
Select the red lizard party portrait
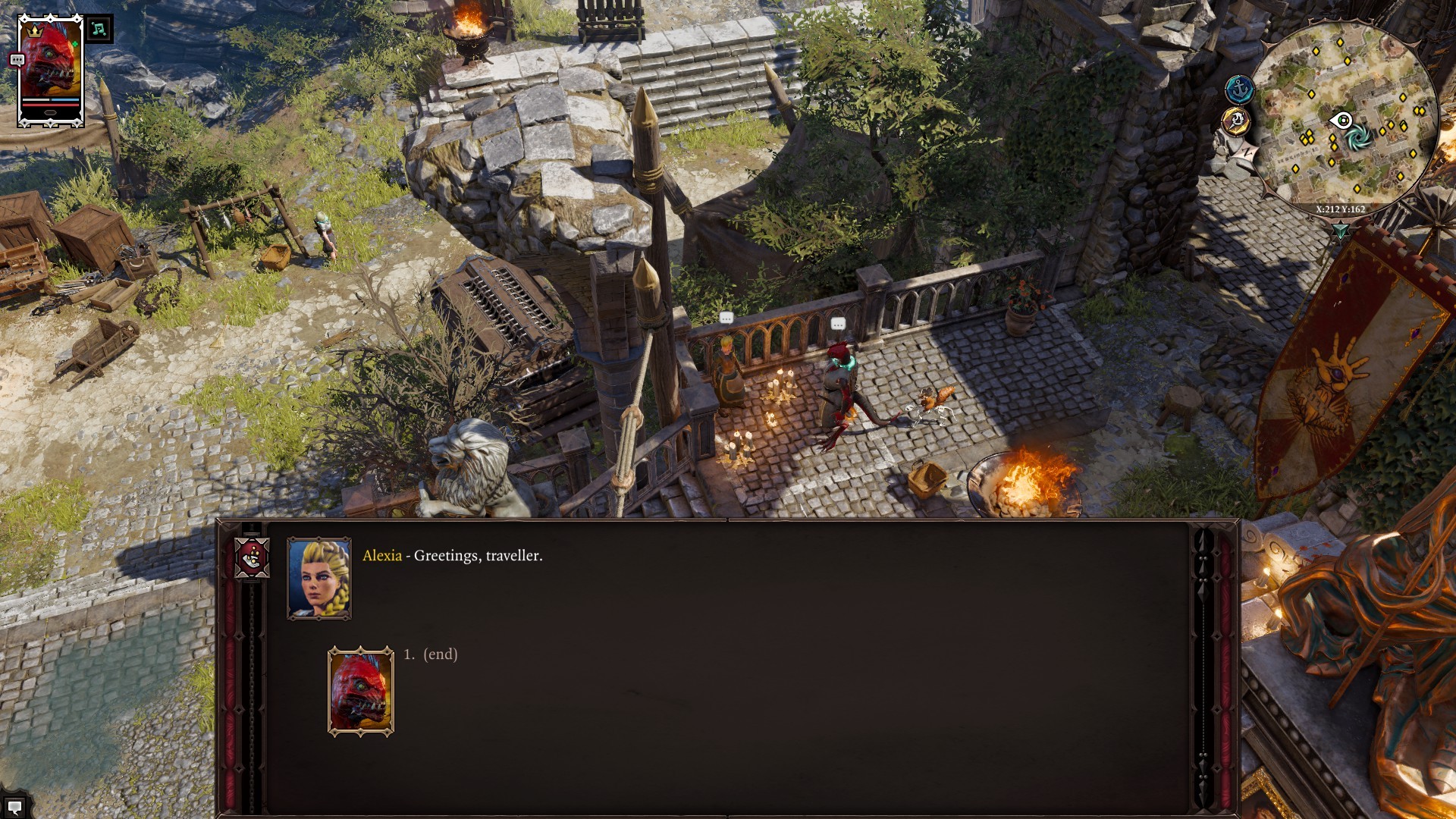click(50, 70)
